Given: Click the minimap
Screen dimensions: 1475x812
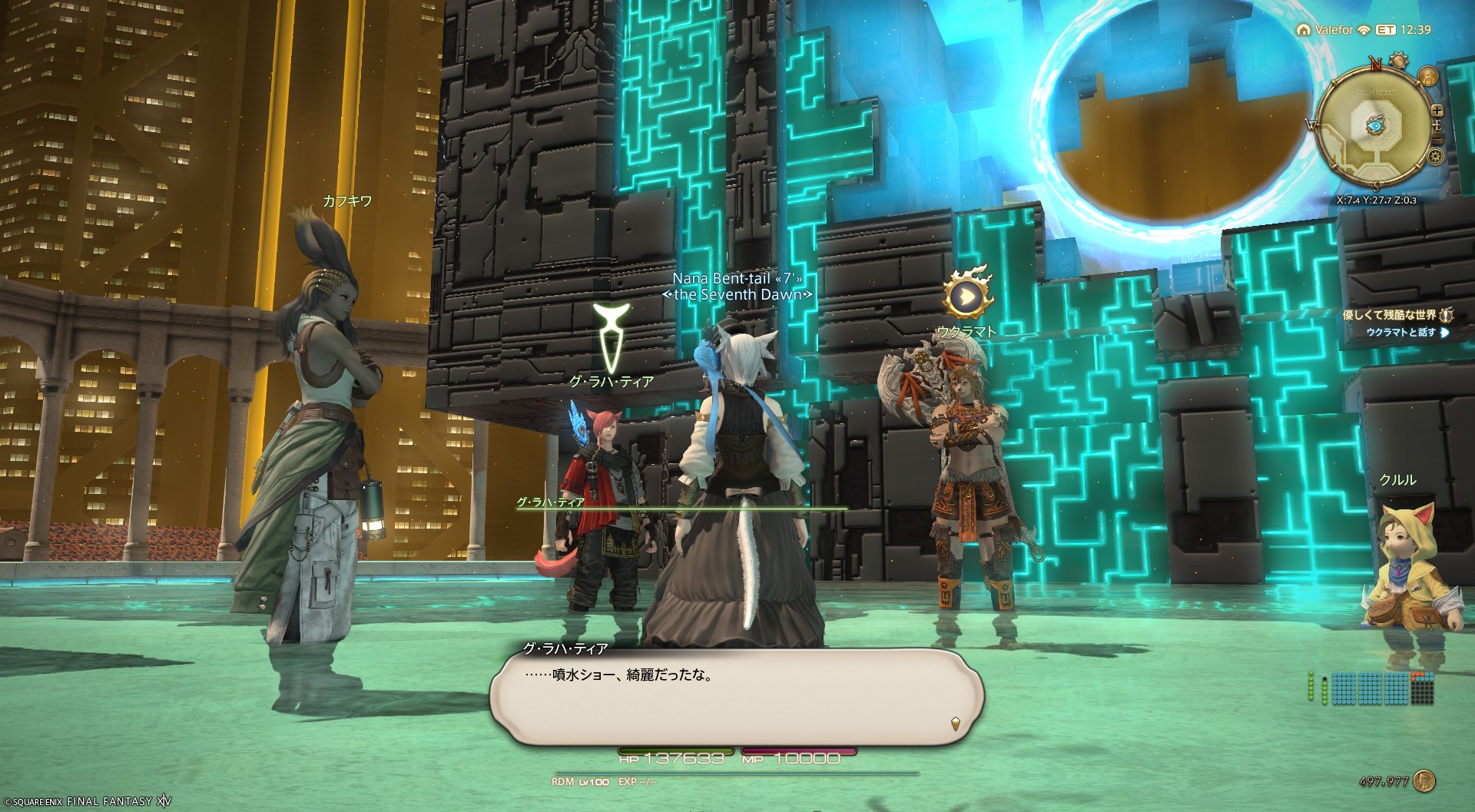Looking at the screenshot, I should point(1374,125).
